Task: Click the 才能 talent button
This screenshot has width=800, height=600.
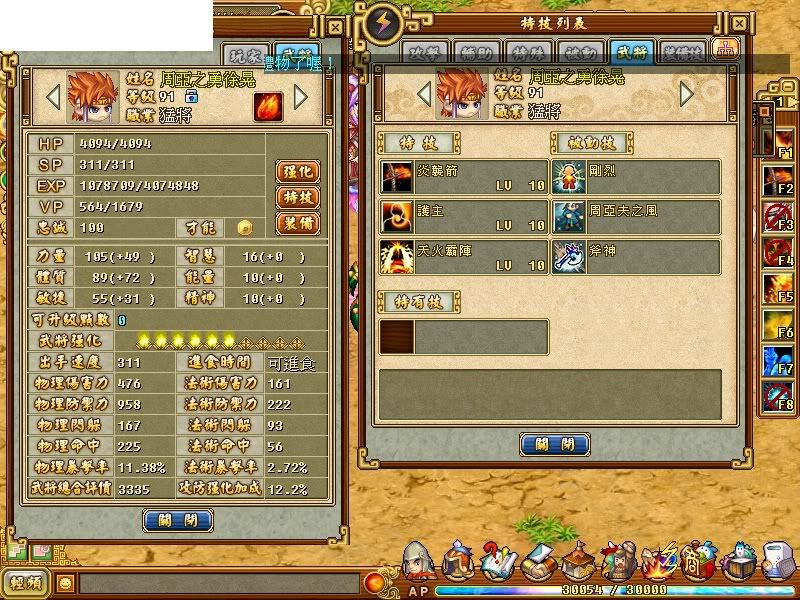Action: pyautogui.click(x=244, y=228)
